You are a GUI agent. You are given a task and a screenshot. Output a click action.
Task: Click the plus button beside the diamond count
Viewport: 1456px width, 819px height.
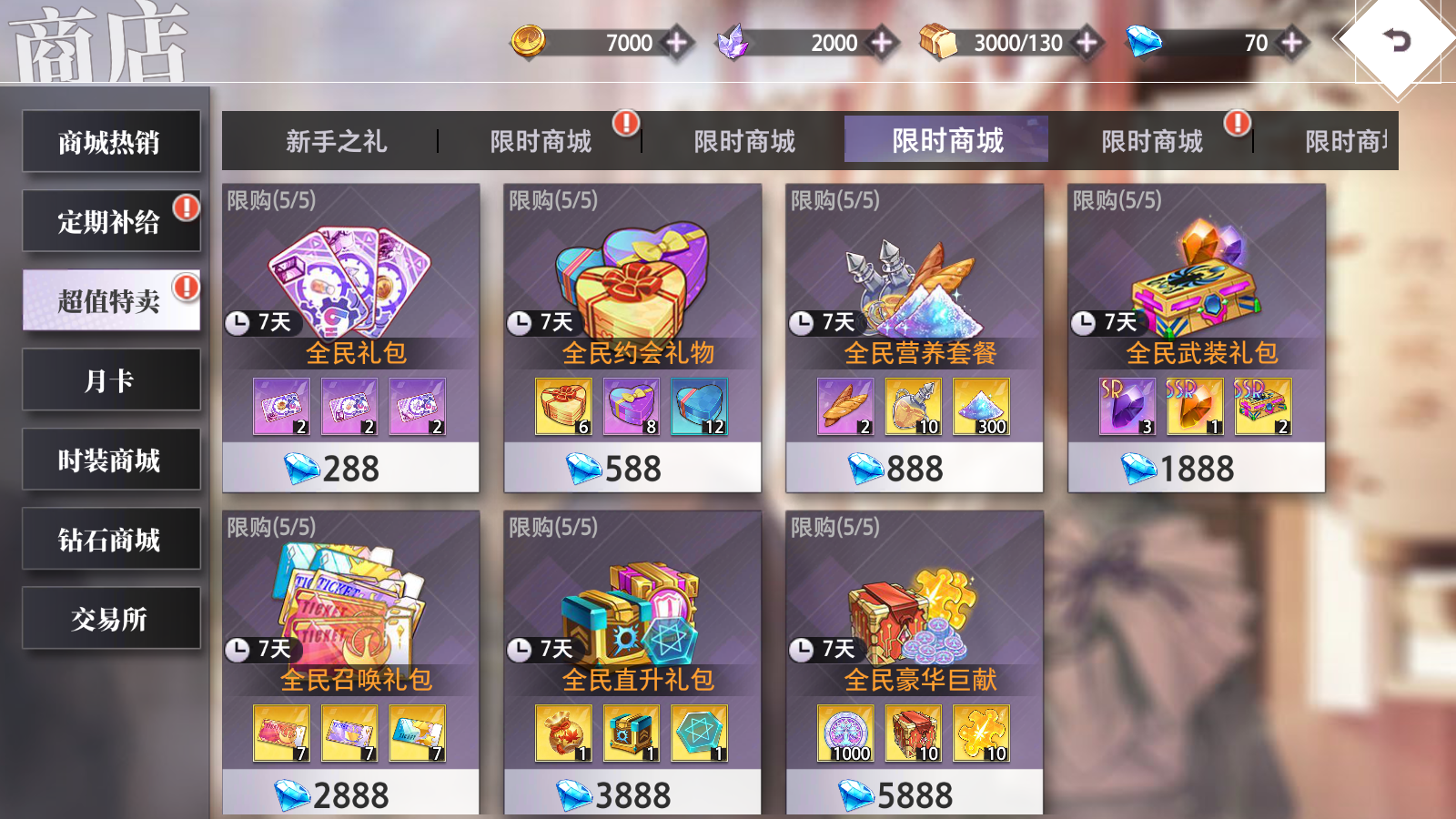pyautogui.click(x=1290, y=41)
